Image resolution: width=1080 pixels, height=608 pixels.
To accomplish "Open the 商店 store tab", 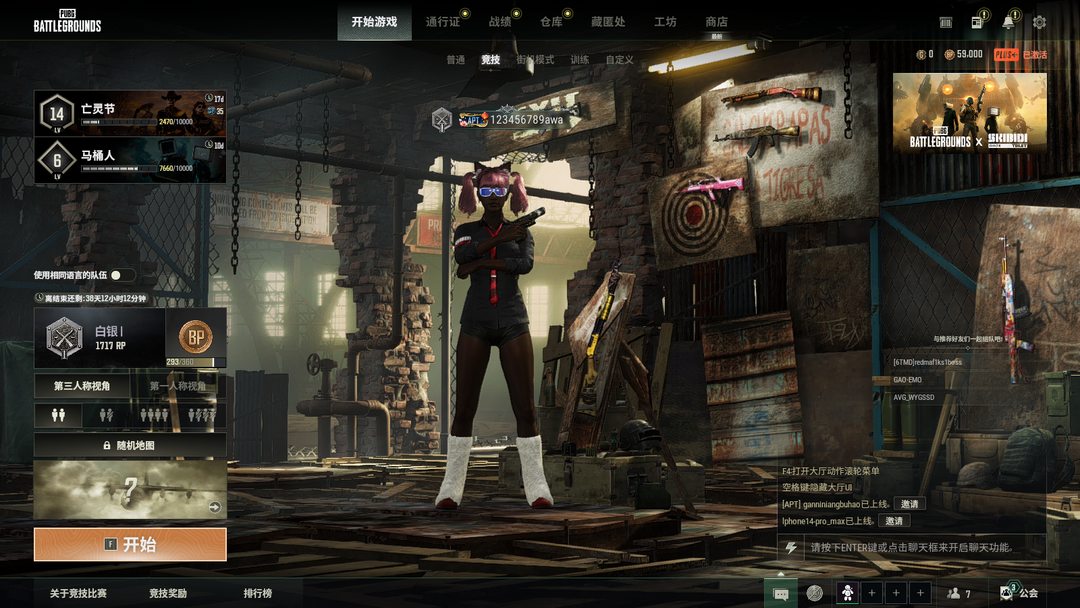I will tap(716, 22).
